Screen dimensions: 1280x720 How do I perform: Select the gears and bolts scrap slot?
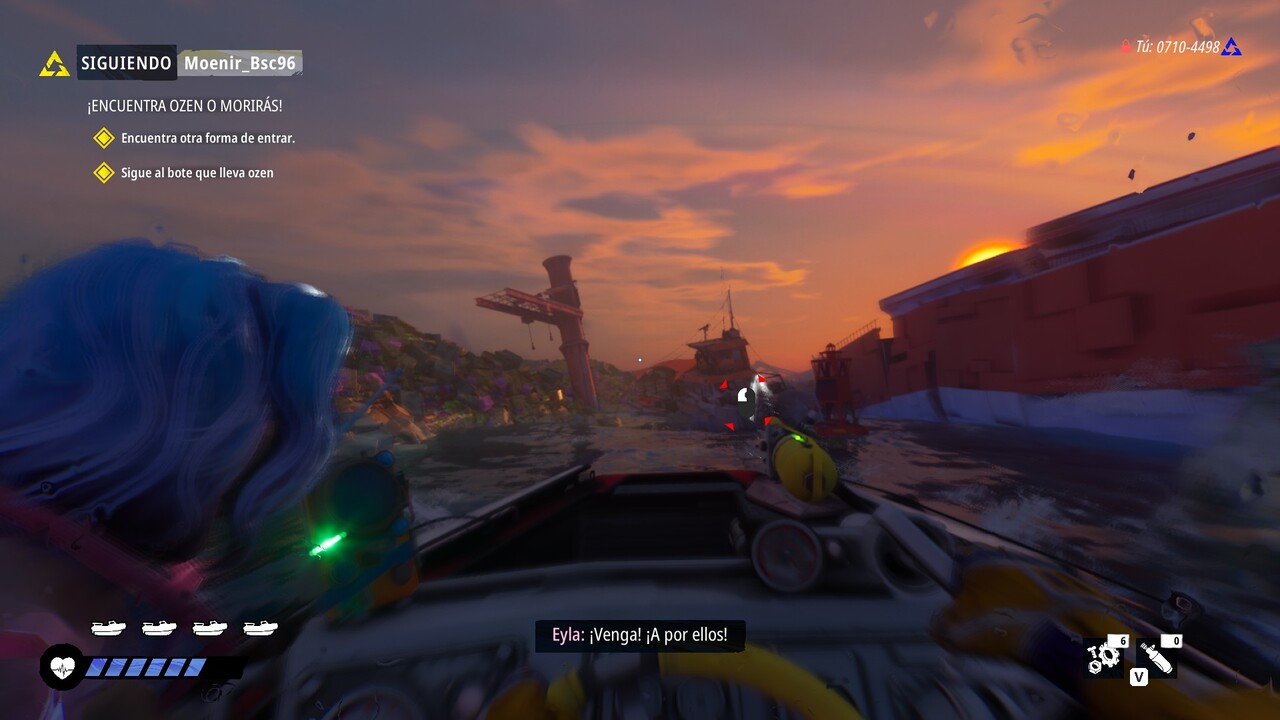[x=1105, y=656]
